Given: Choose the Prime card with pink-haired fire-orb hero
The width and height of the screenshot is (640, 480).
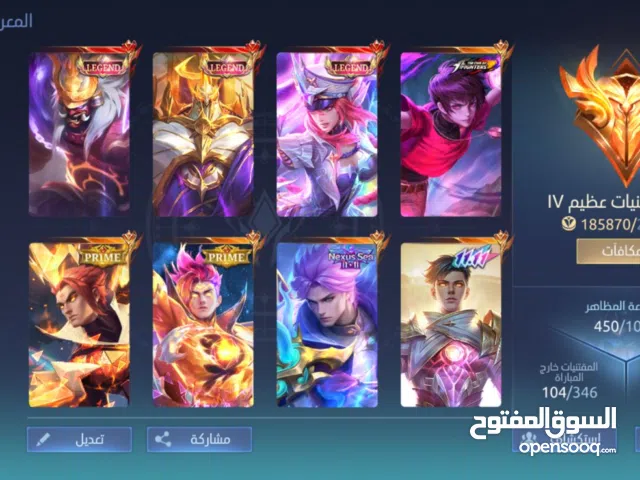Looking at the screenshot, I should point(203,324).
